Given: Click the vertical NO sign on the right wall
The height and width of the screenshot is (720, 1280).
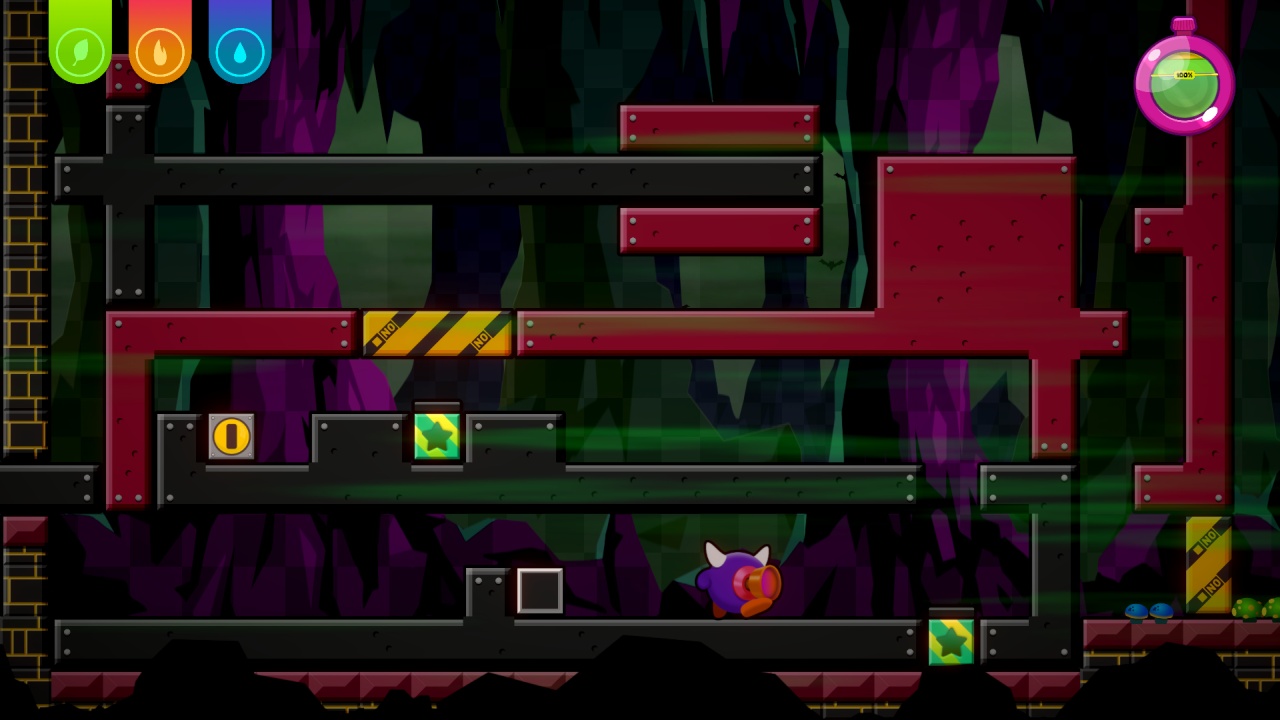Looking at the screenshot, I should [1209, 565].
